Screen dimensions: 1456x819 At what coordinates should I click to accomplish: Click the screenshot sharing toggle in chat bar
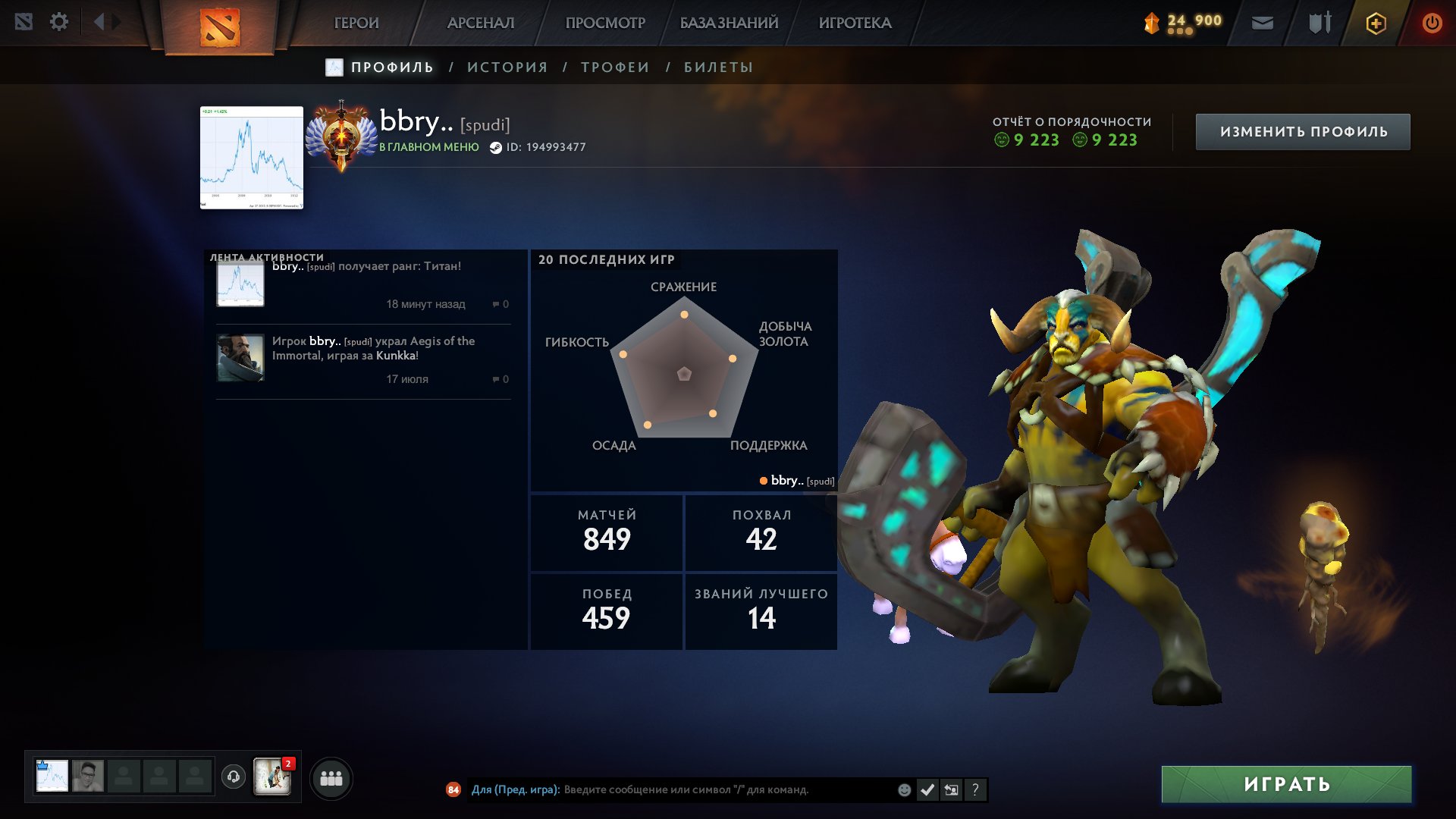pyautogui.click(x=951, y=789)
